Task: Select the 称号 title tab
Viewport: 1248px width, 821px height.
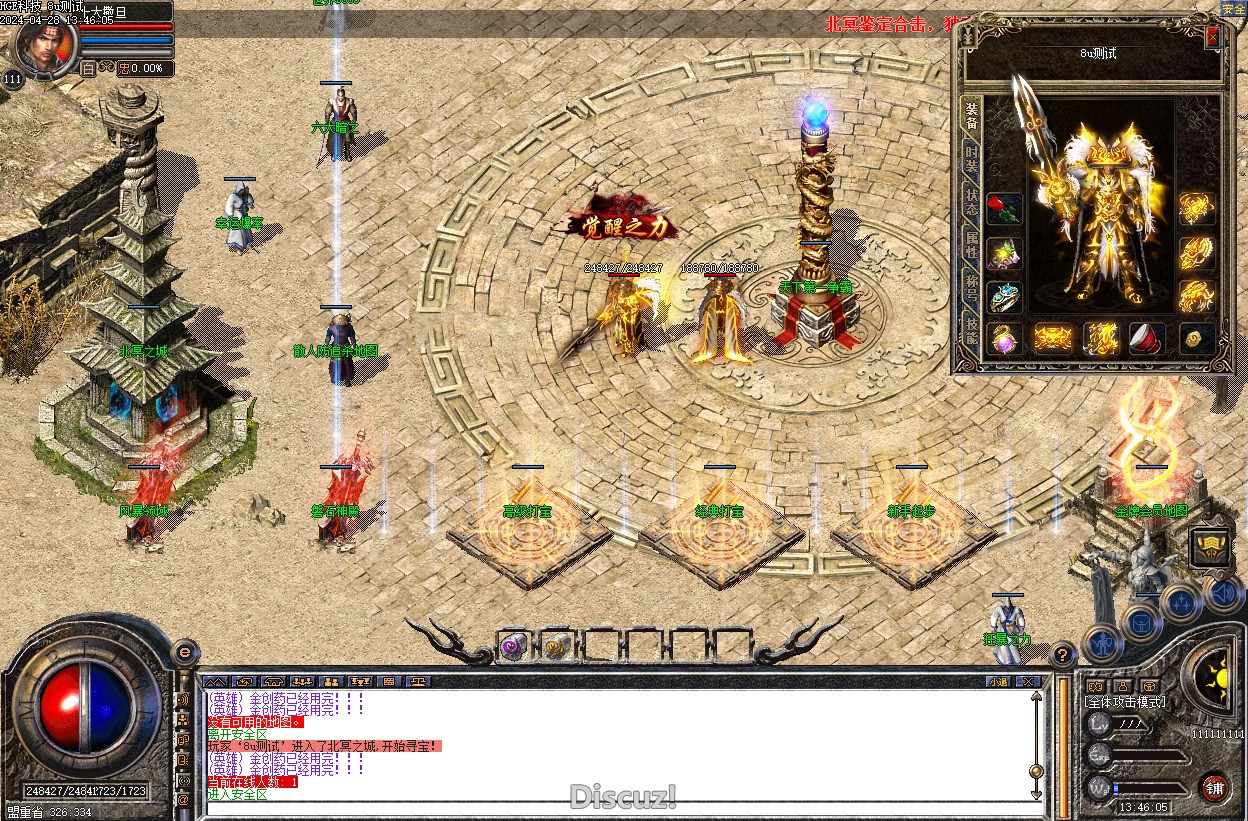Action: coord(970,284)
